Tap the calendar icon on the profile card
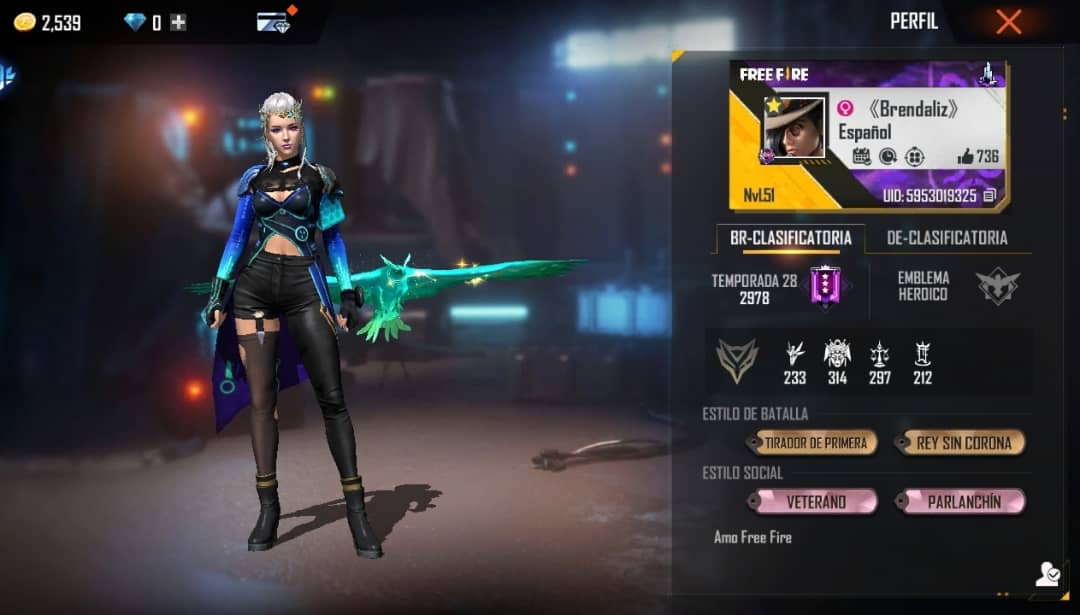 pos(861,156)
